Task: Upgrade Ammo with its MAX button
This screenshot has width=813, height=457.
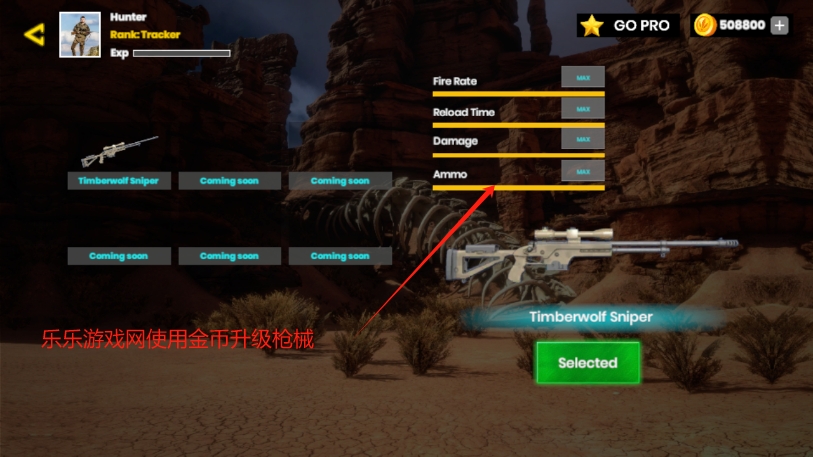Action: [583, 172]
